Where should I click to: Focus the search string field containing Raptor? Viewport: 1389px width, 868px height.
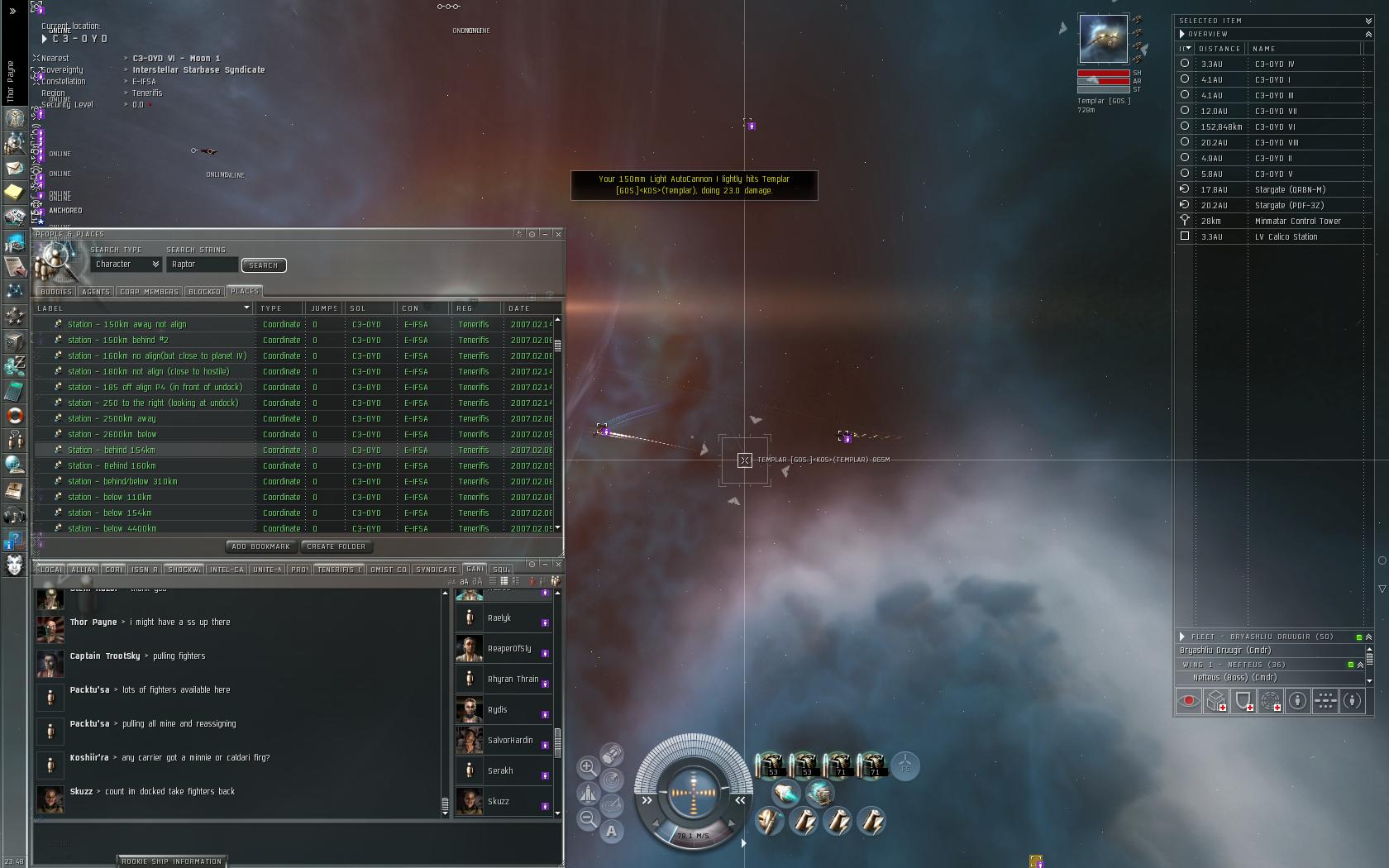point(202,265)
